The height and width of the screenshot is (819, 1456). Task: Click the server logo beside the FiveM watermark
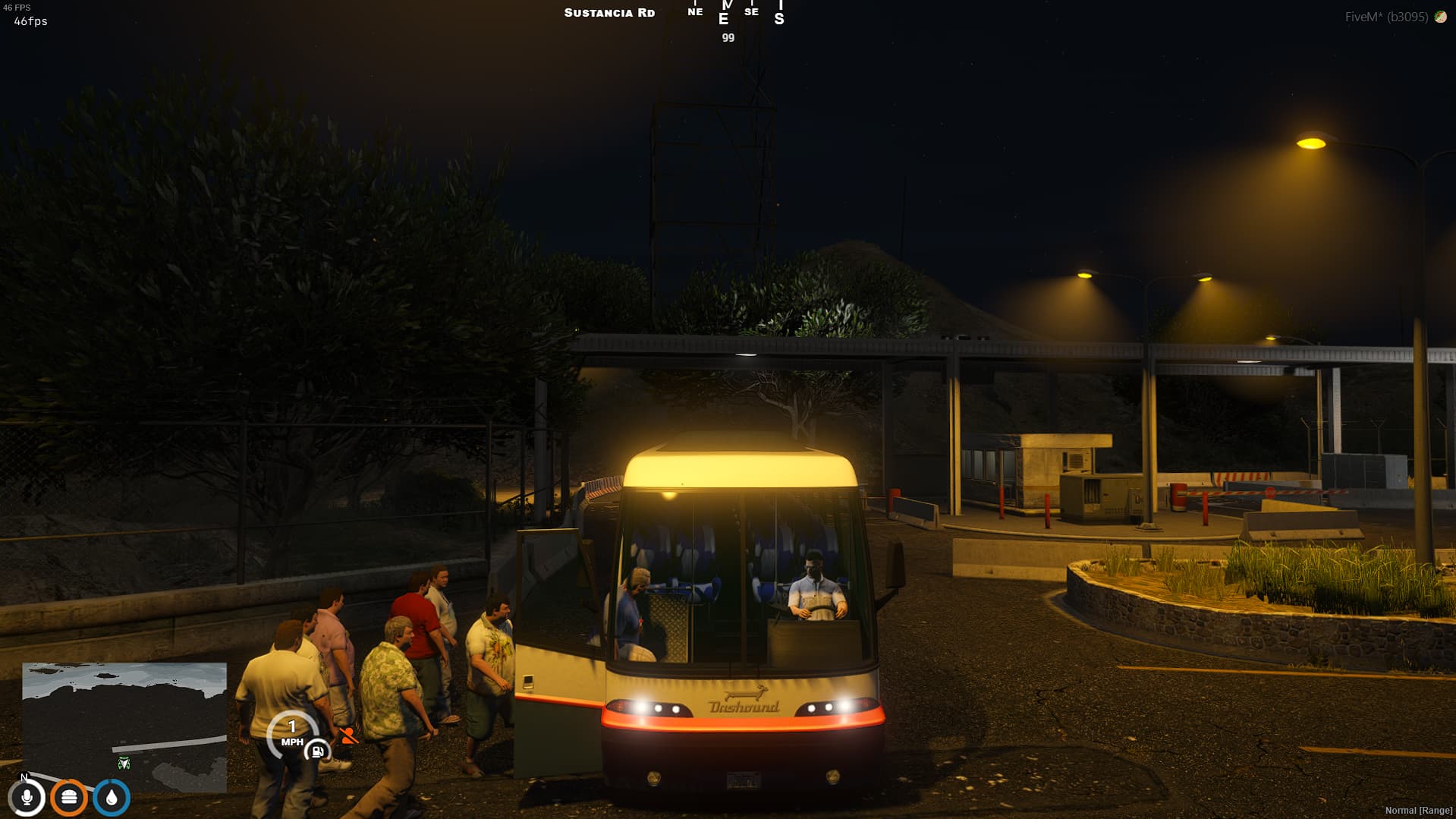click(1440, 14)
